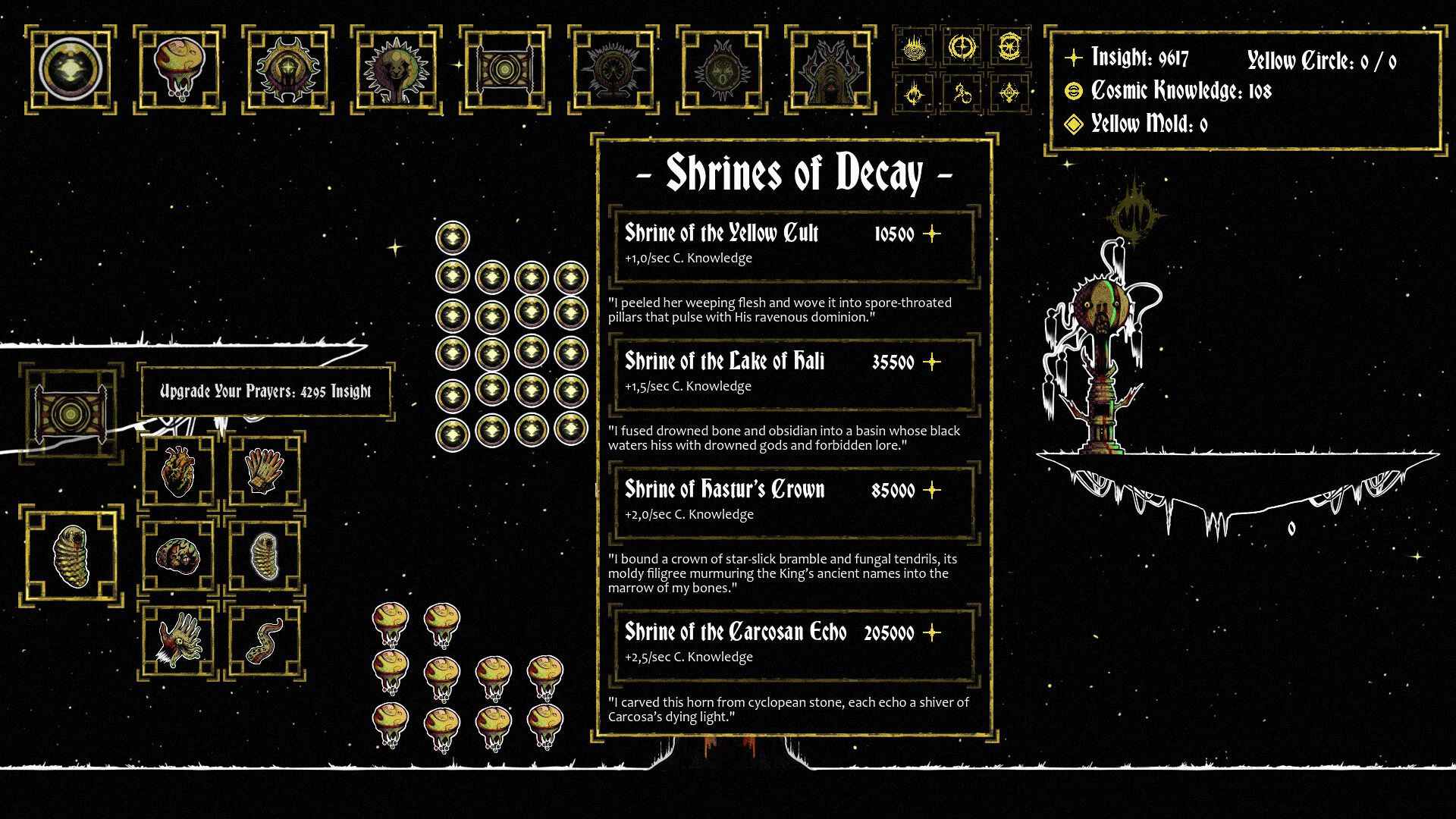Pick the clawed hand with eye slot

click(x=178, y=641)
